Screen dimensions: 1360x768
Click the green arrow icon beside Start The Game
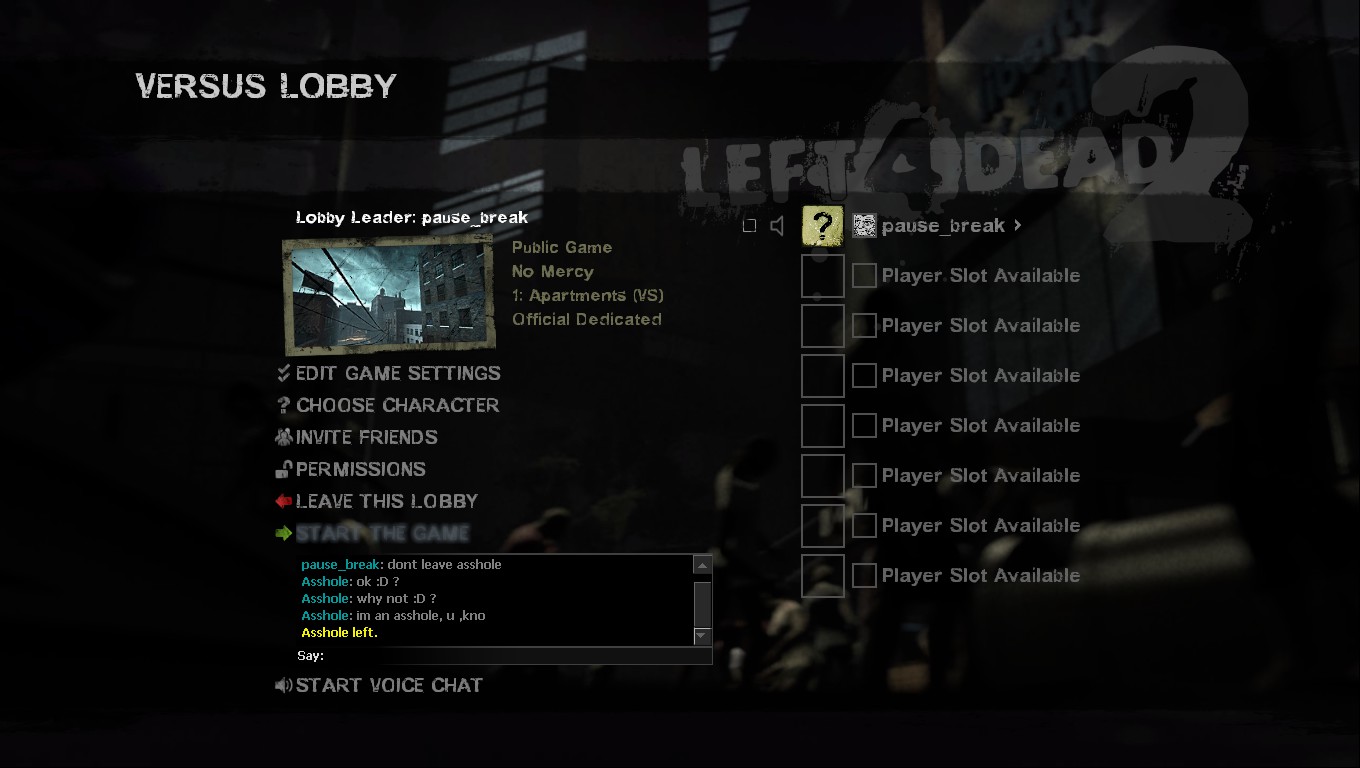(283, 533)
